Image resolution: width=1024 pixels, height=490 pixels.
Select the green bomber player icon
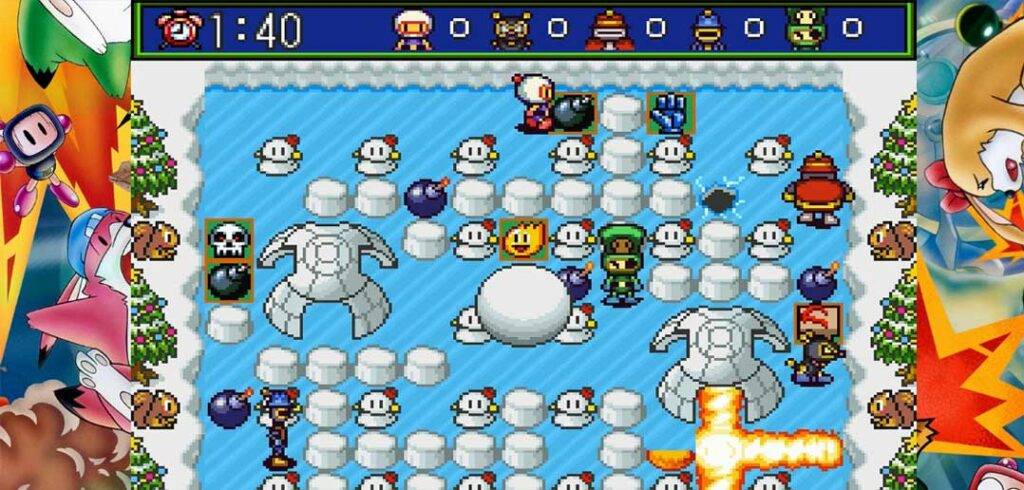point(806,30)
